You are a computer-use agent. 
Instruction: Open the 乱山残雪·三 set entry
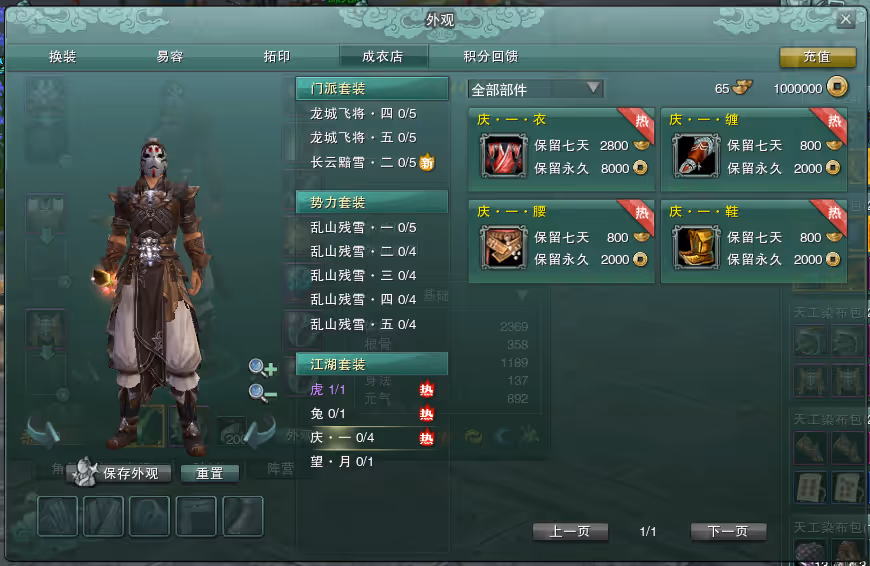[x=362, y=275]
